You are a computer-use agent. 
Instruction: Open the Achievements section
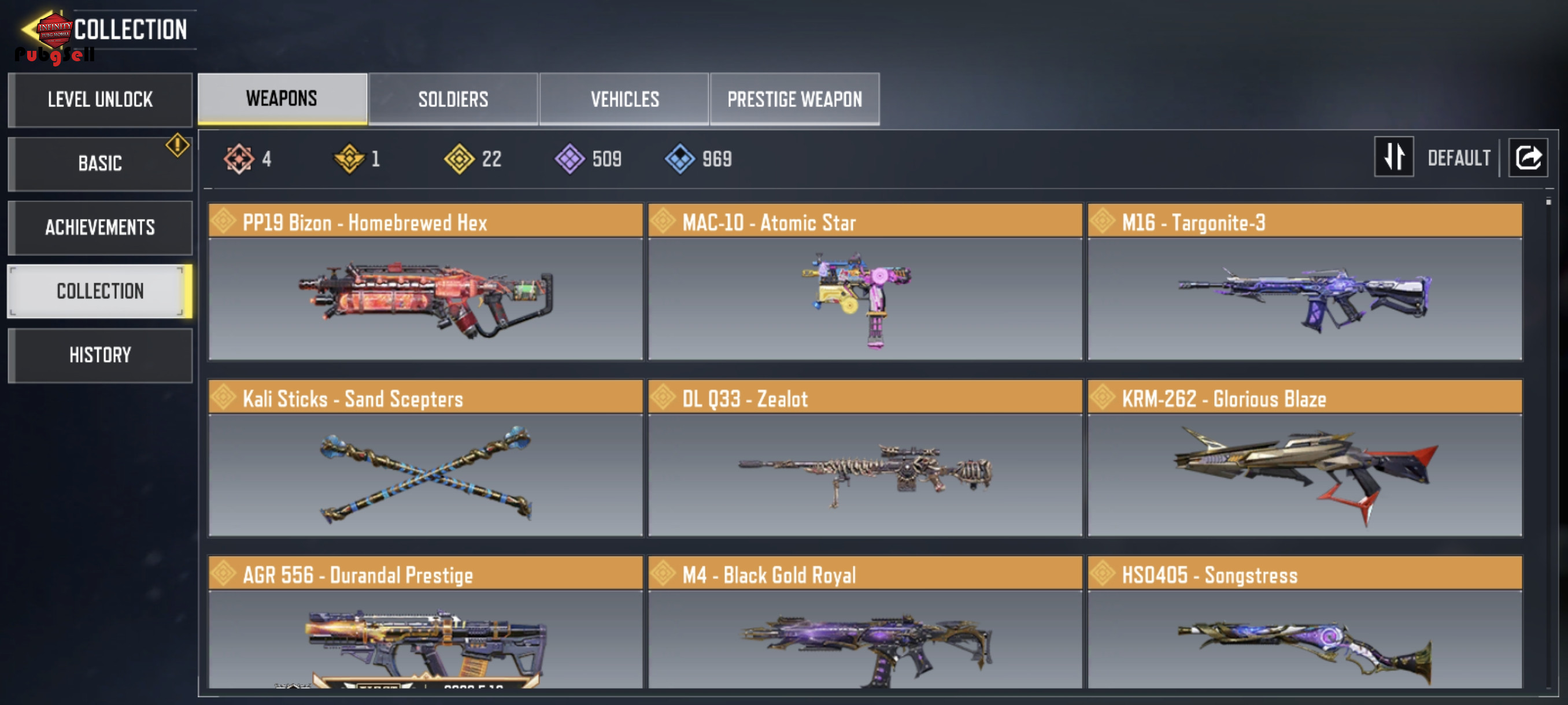pyautogui.click(x=101, y=228)
